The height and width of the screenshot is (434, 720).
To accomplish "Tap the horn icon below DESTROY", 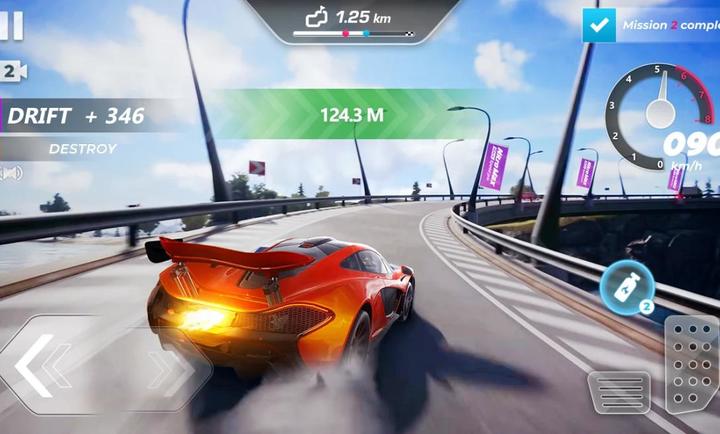I will (x=11, y=173).
